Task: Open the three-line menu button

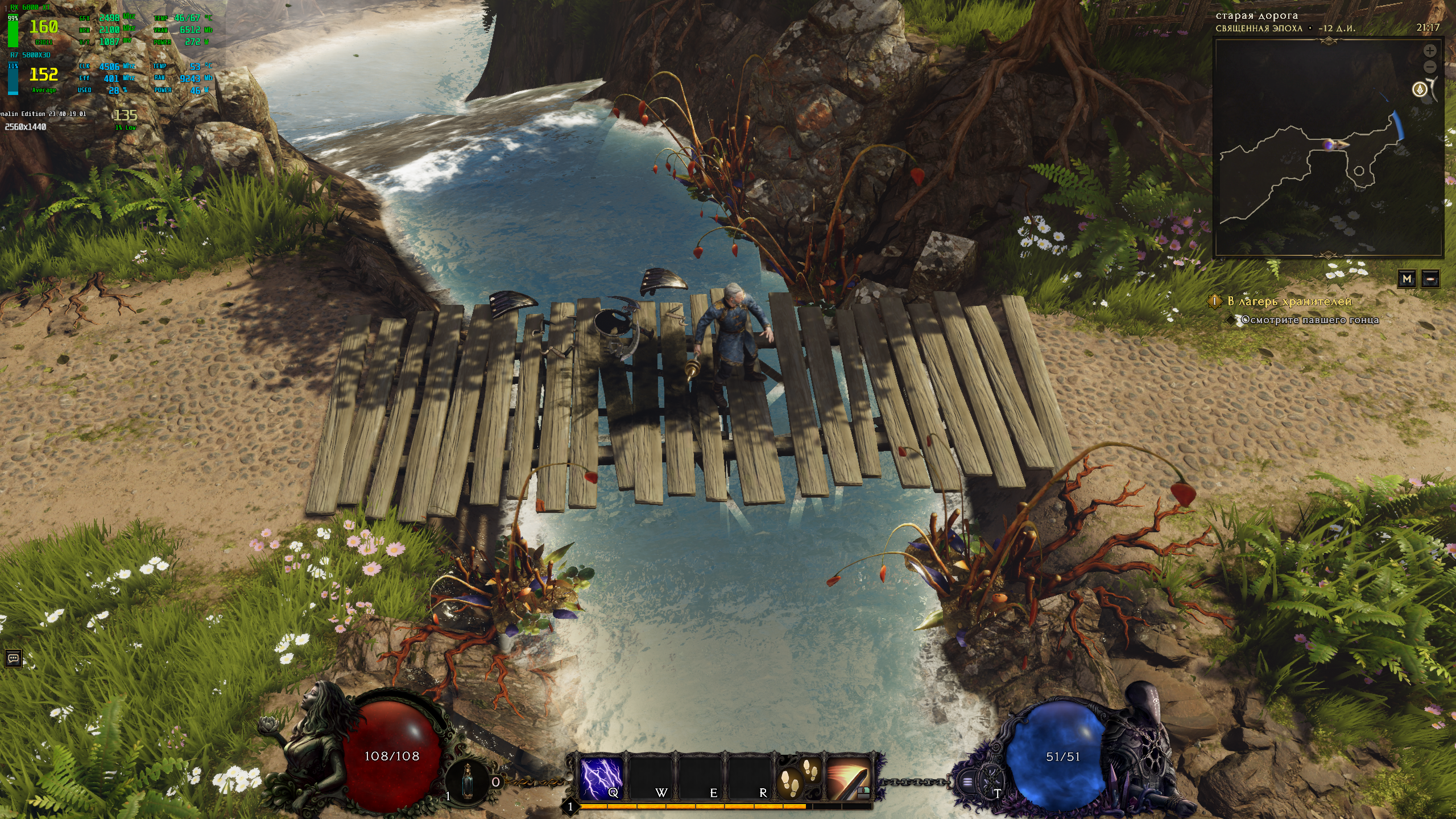Action: tap(967, 781)
